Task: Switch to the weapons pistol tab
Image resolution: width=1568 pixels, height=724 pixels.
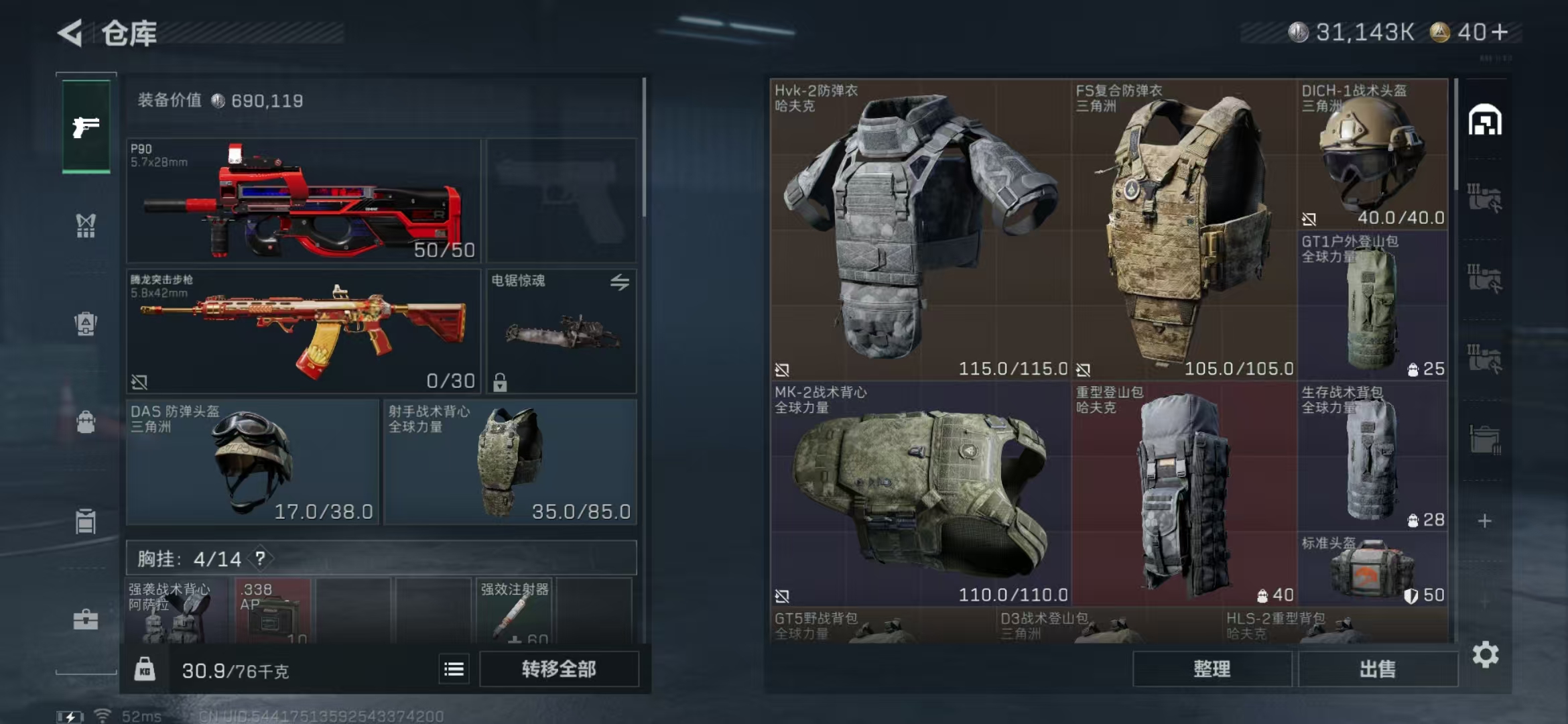Action: pyautogui.click(x=86, y=127)
